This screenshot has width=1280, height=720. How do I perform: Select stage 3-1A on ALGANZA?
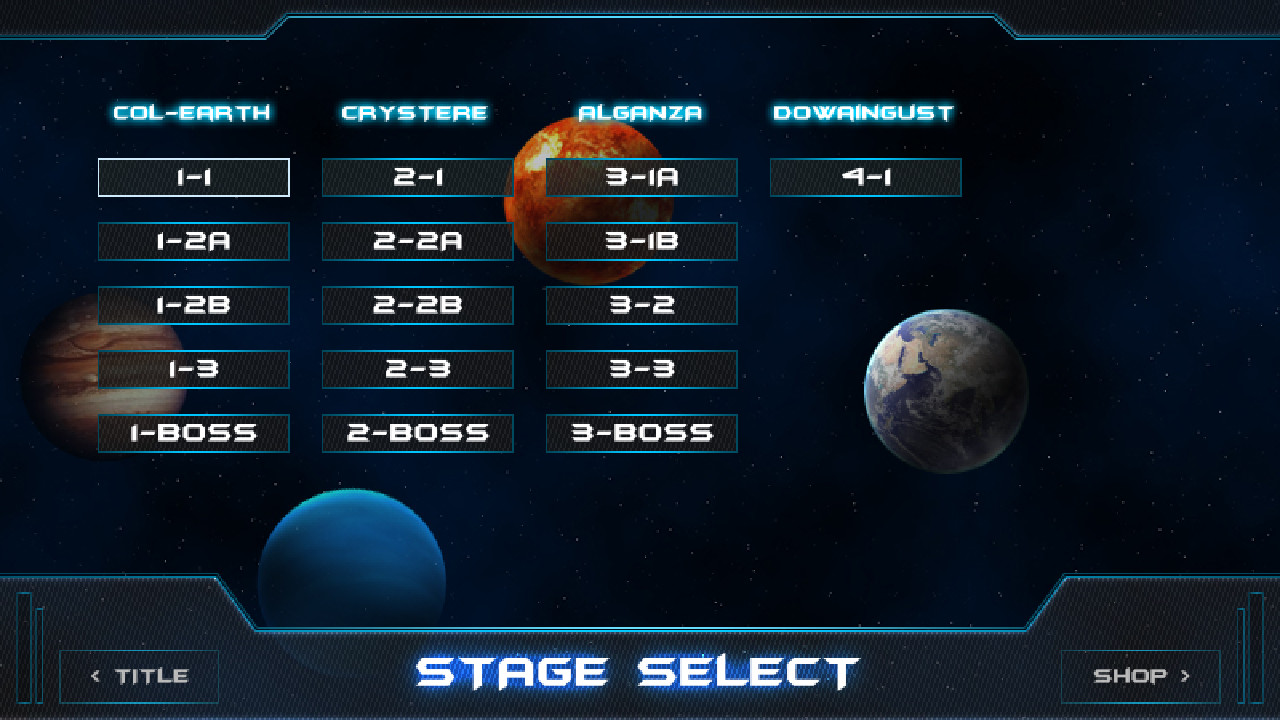point(641,177)
